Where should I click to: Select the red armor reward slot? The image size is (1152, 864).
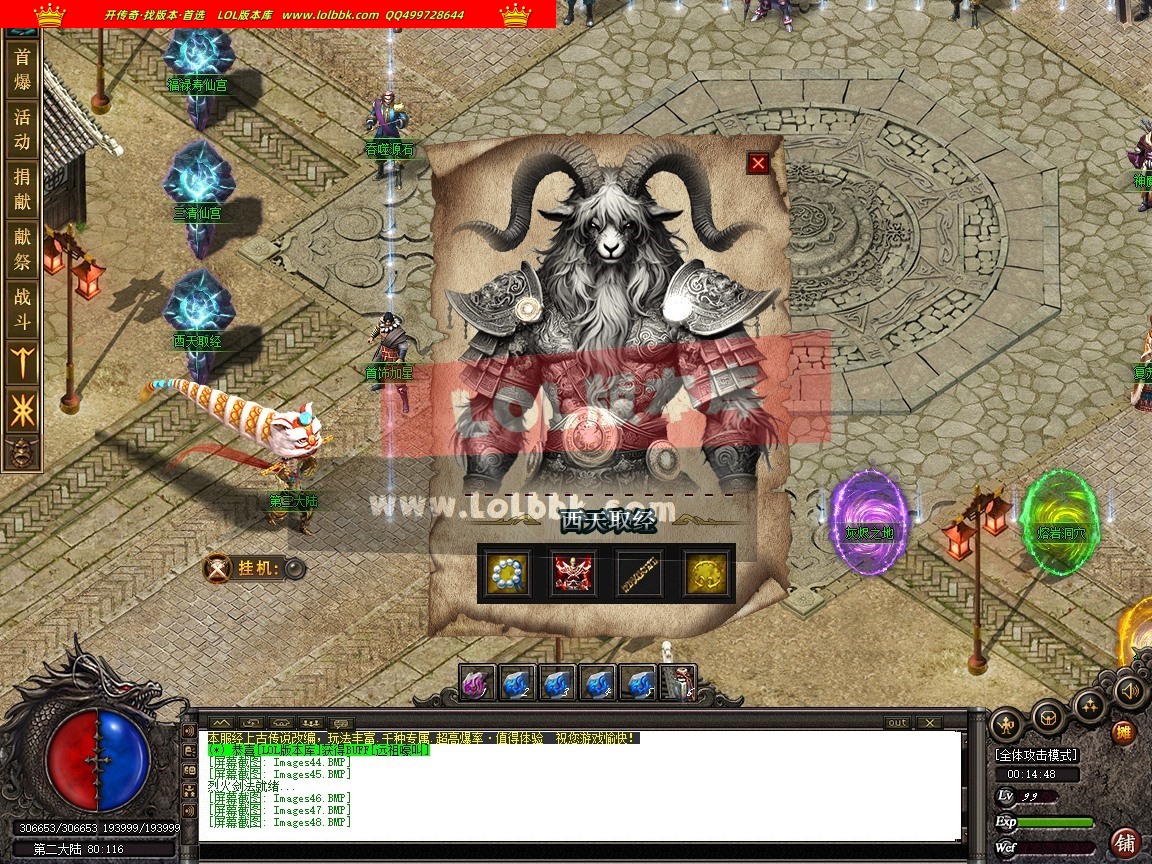[x=574, y=573]
